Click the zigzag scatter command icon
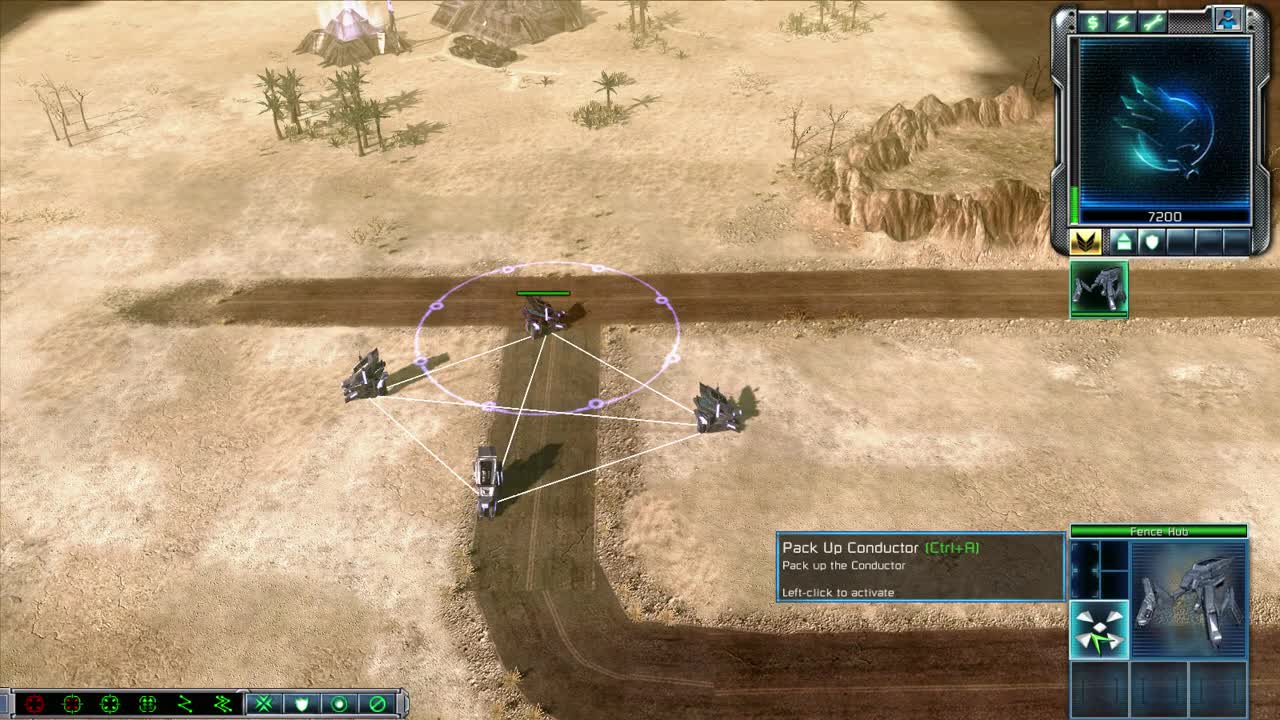 [x=185, y=703]
